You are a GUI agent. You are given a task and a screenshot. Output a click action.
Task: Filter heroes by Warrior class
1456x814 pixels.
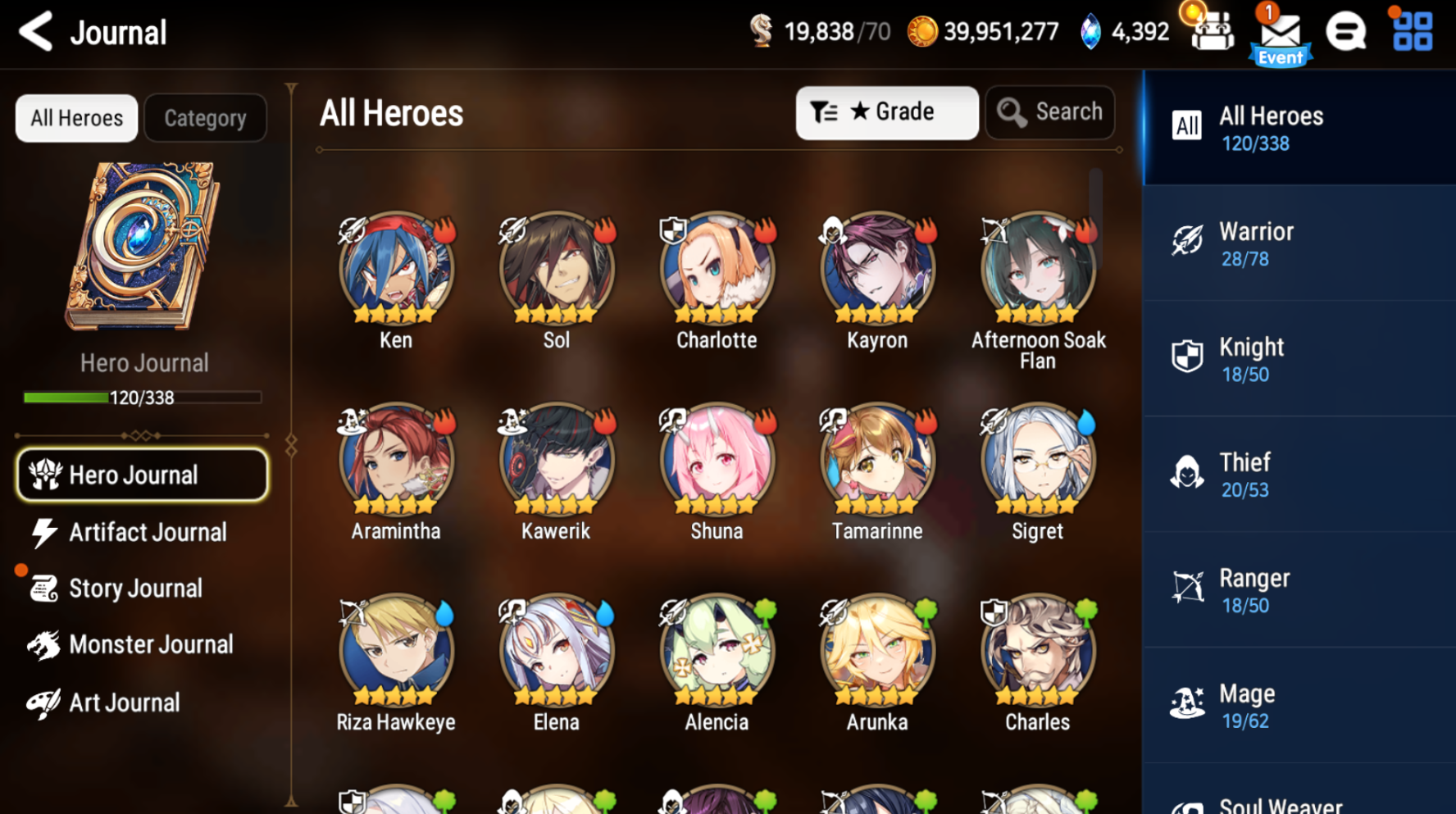point(1299,243)
